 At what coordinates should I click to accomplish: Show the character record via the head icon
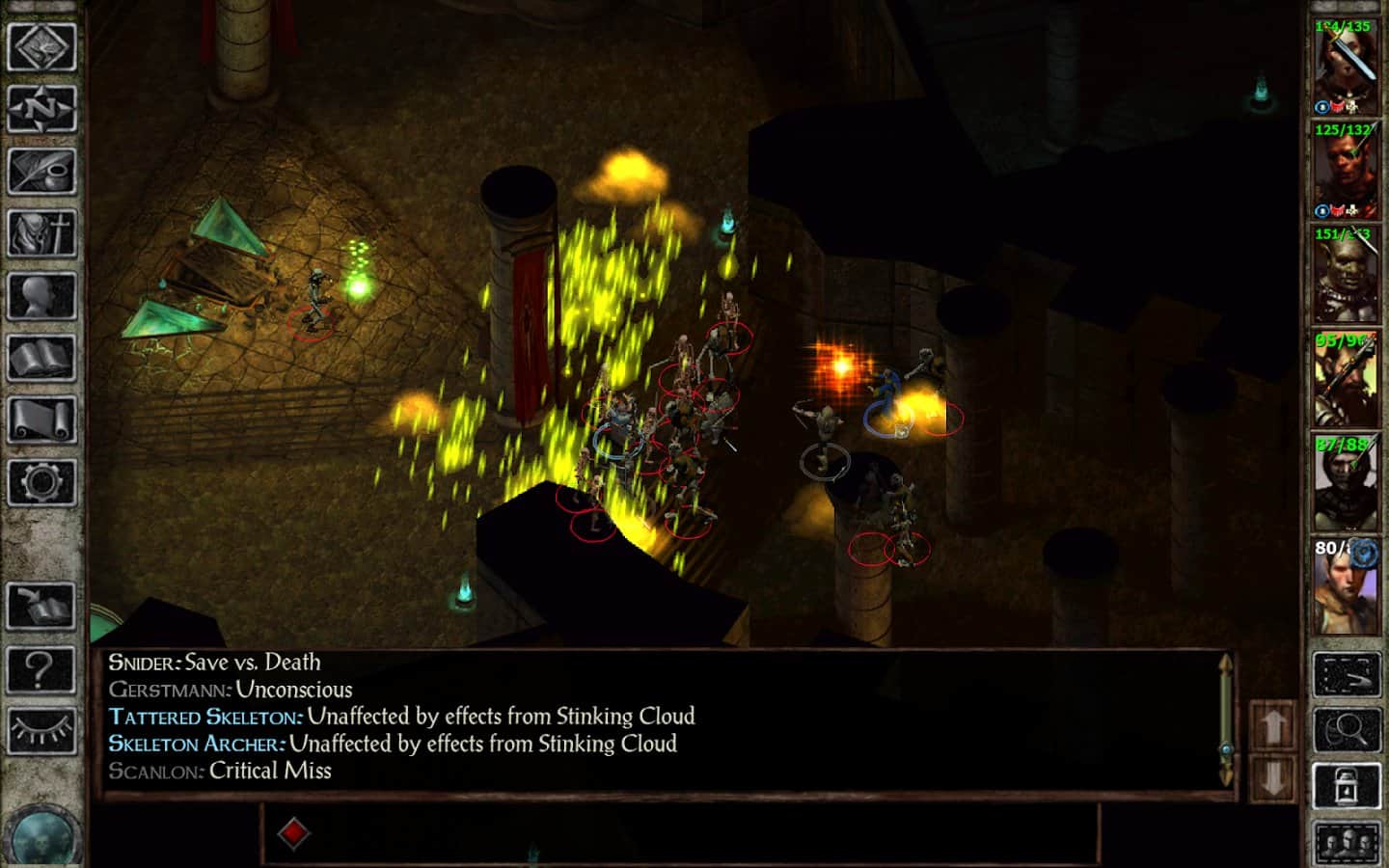[x=41, y=296]
